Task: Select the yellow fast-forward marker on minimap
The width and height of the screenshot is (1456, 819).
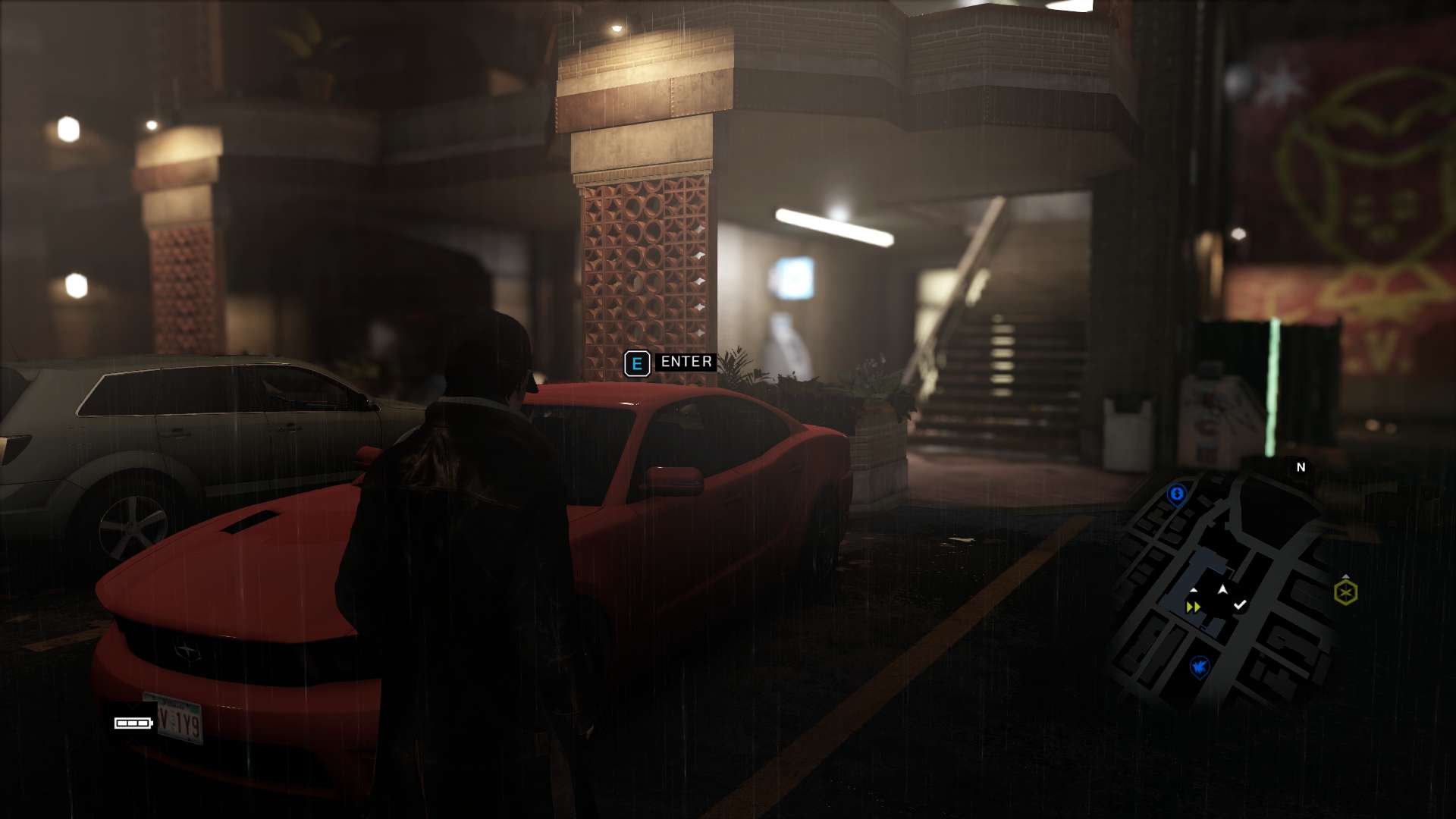Action: tap(1193, 607)
